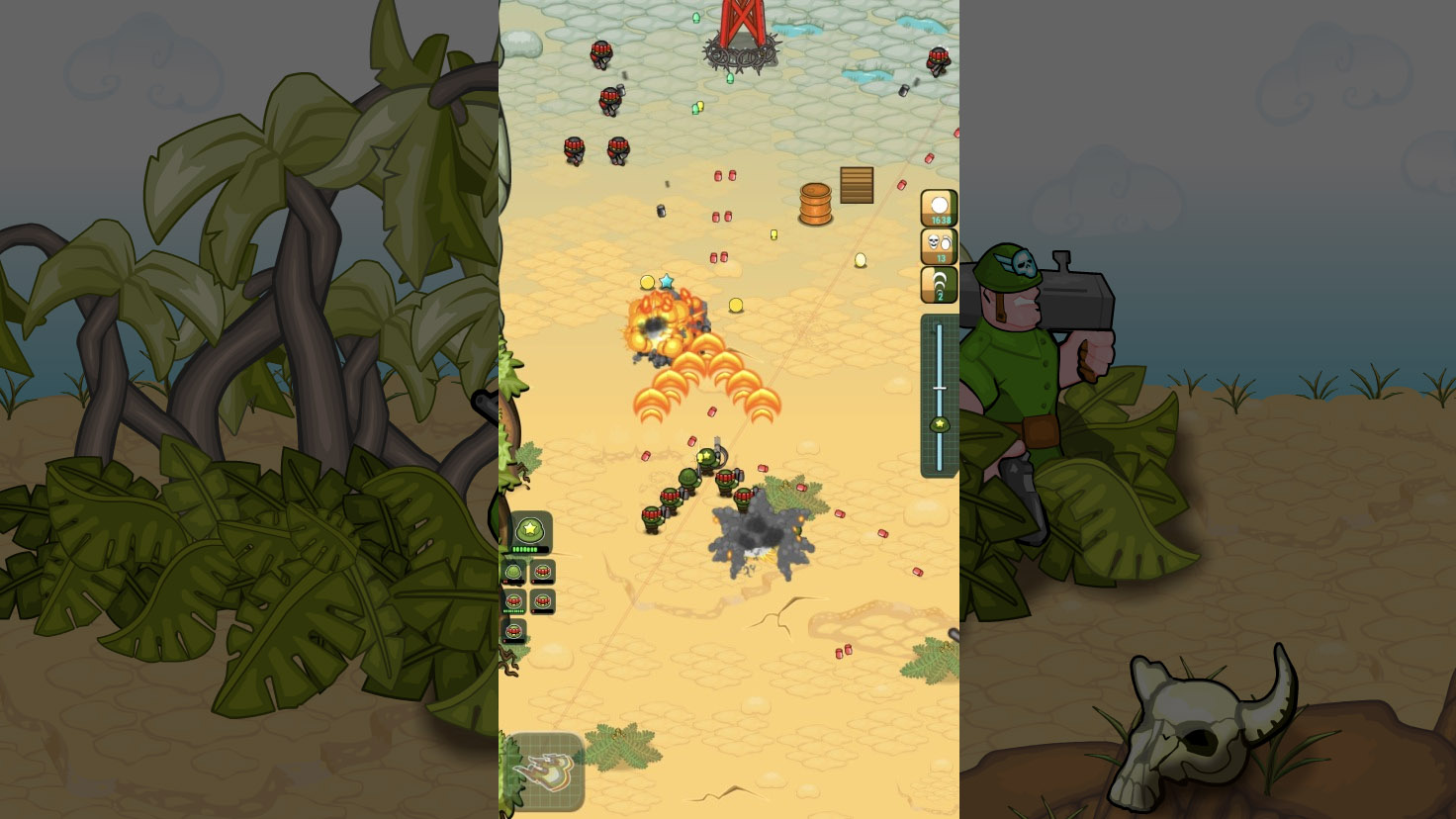Select the dynamite trooper with green ammo bar
The image size is (1456, 819).
click(514, 601)
